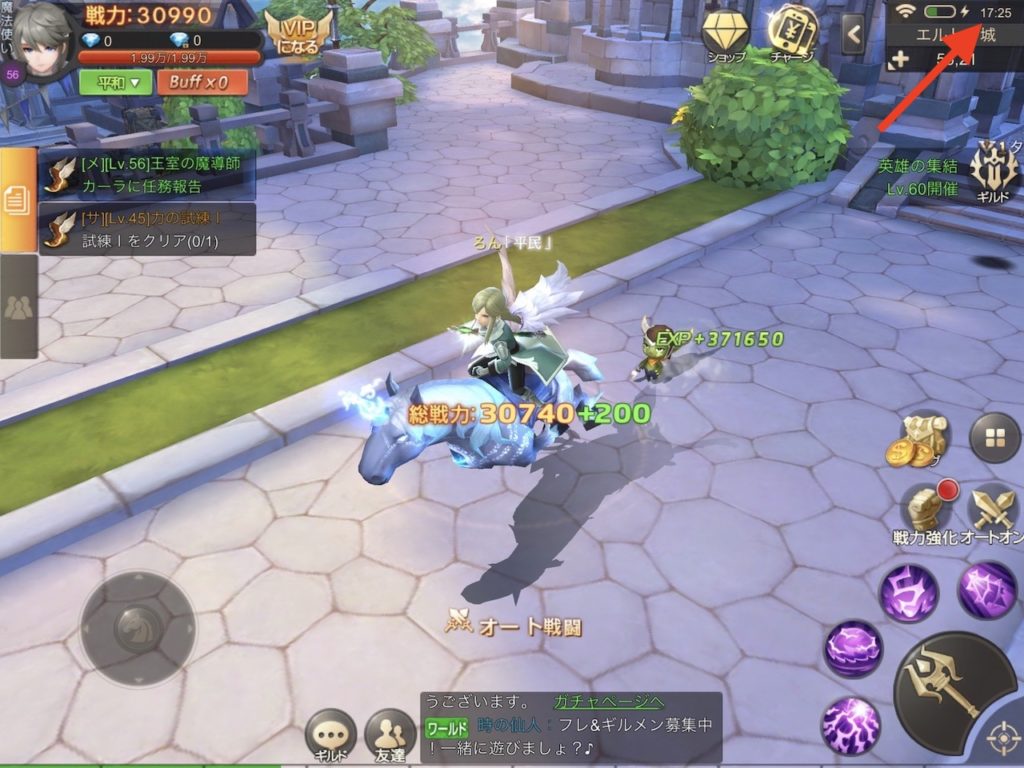Tap the crosshair target-switch button
The height and width of the screenshot is (768, 1024).
point(1002,740)
